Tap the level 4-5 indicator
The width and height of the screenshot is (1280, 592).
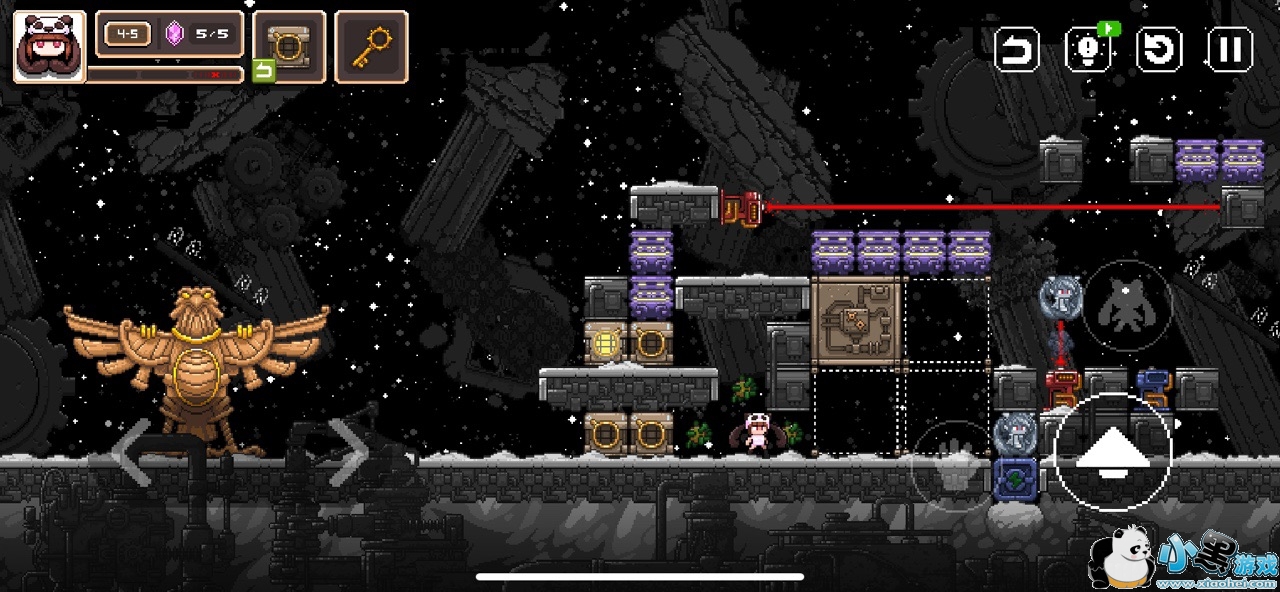pos(128,34)
